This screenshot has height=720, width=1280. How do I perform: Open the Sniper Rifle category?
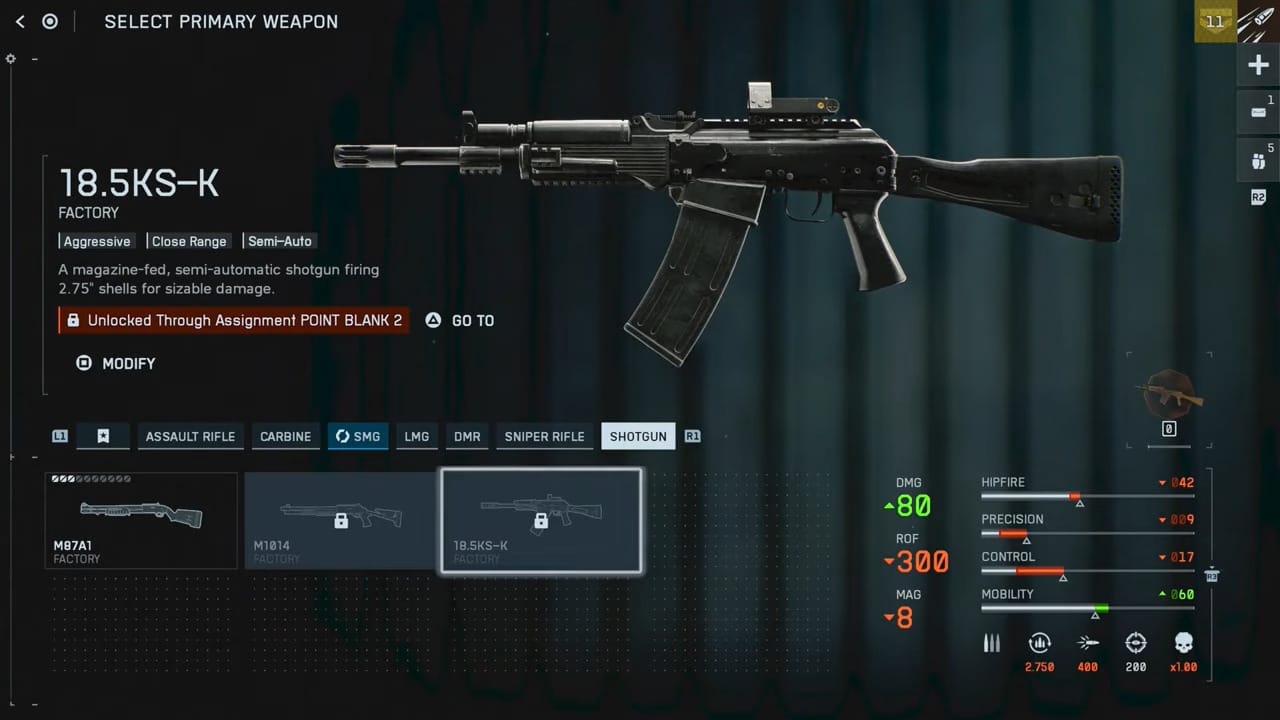[544, 436]
